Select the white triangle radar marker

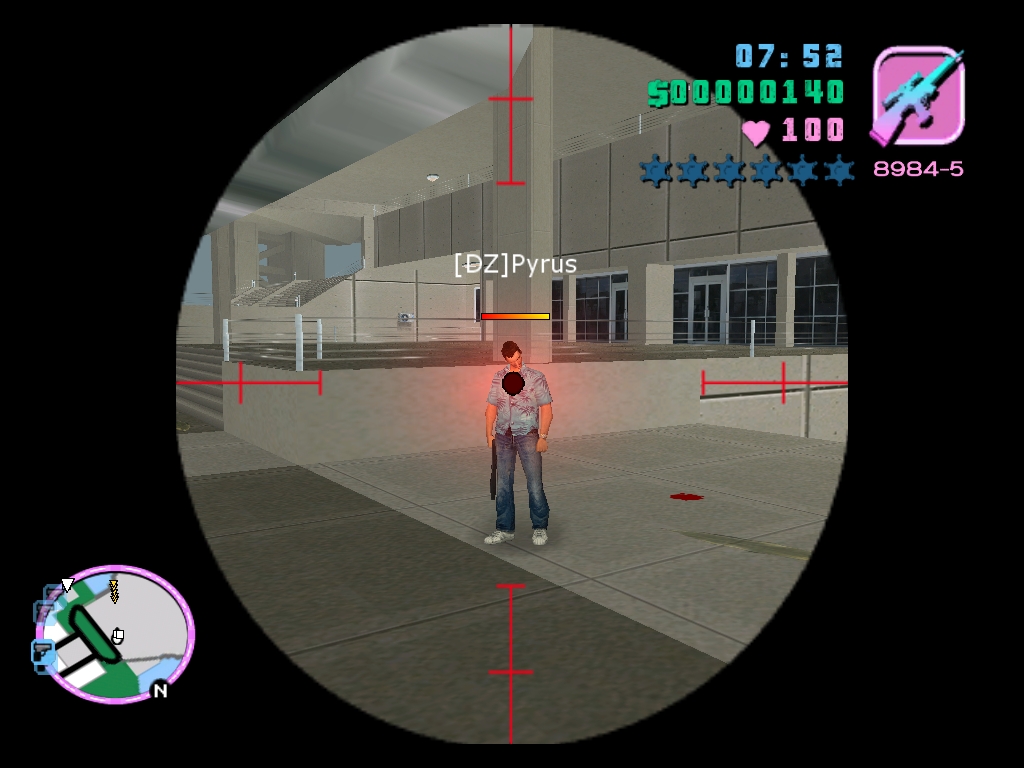67,584
